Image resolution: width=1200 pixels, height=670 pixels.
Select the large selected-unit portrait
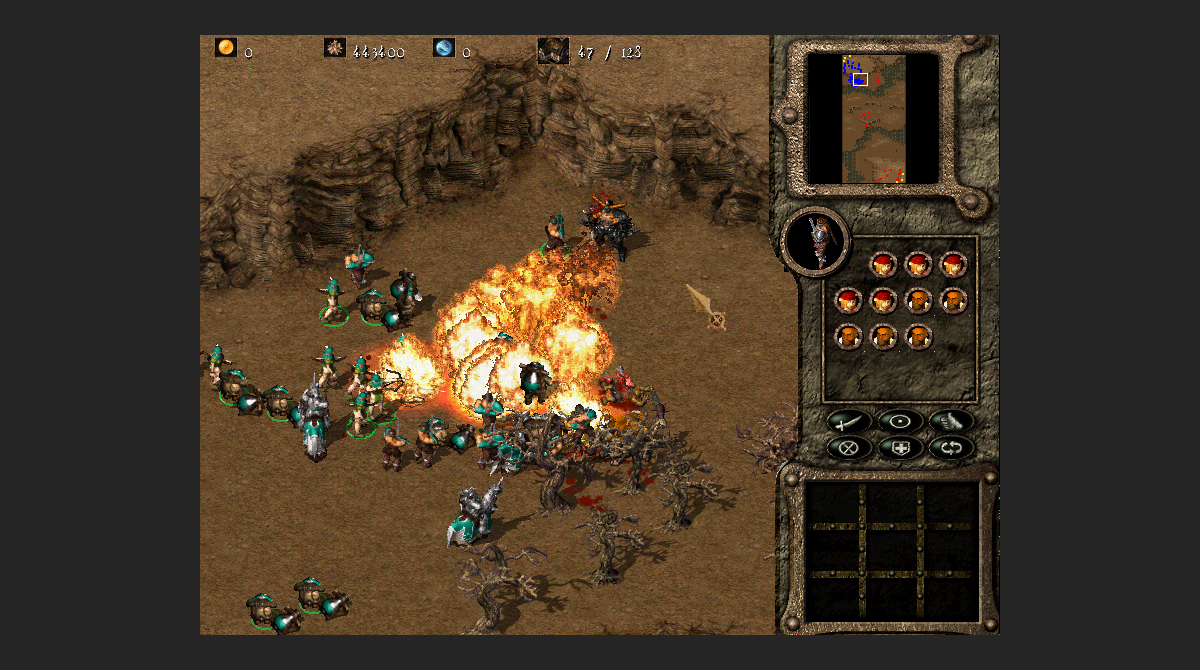pyautogui.click(x=817, y=241)
